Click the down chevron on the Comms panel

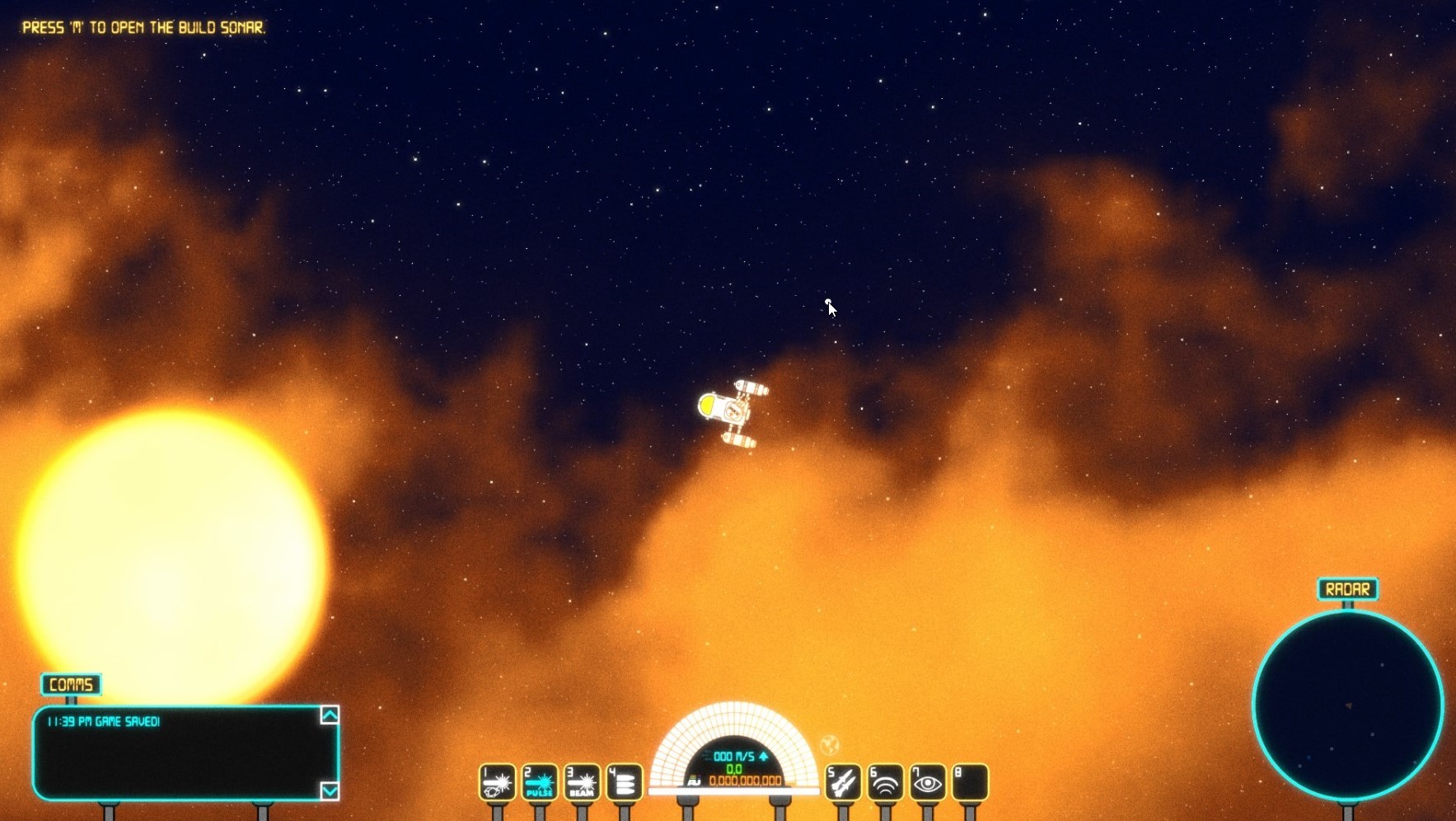pos(330,791)
